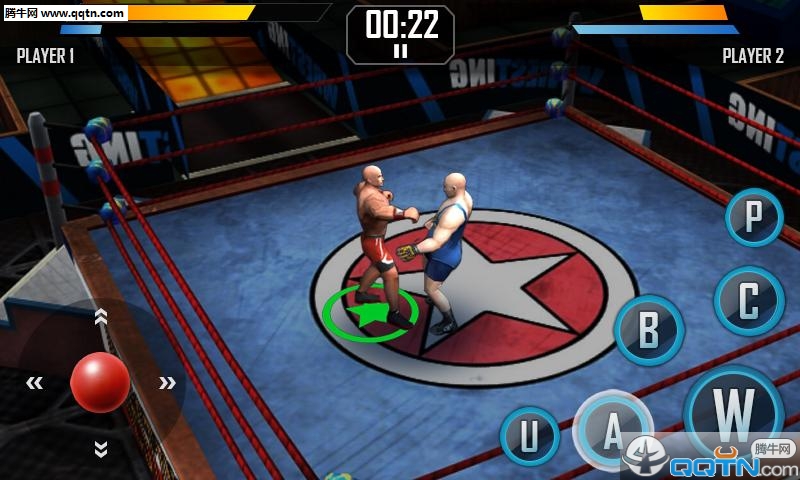Activate the B action button
The width and height of the screenshot is (800, 480).
tap(649, 330)
